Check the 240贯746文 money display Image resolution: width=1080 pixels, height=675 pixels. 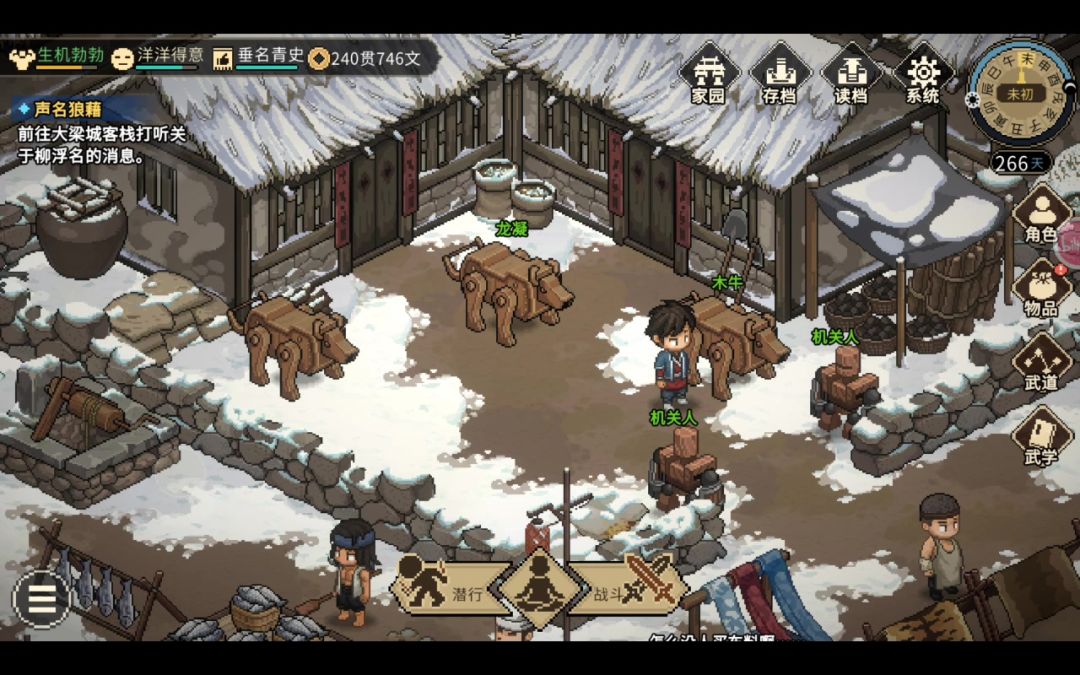point(365,58)
